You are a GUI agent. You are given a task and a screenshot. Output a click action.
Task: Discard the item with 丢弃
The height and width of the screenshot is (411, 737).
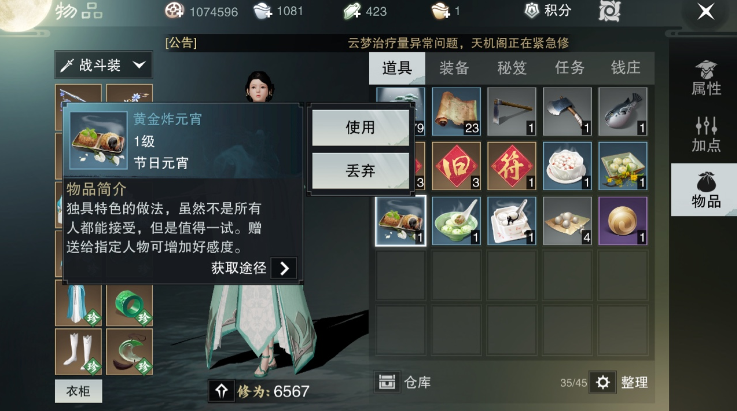tap(360, 171)
